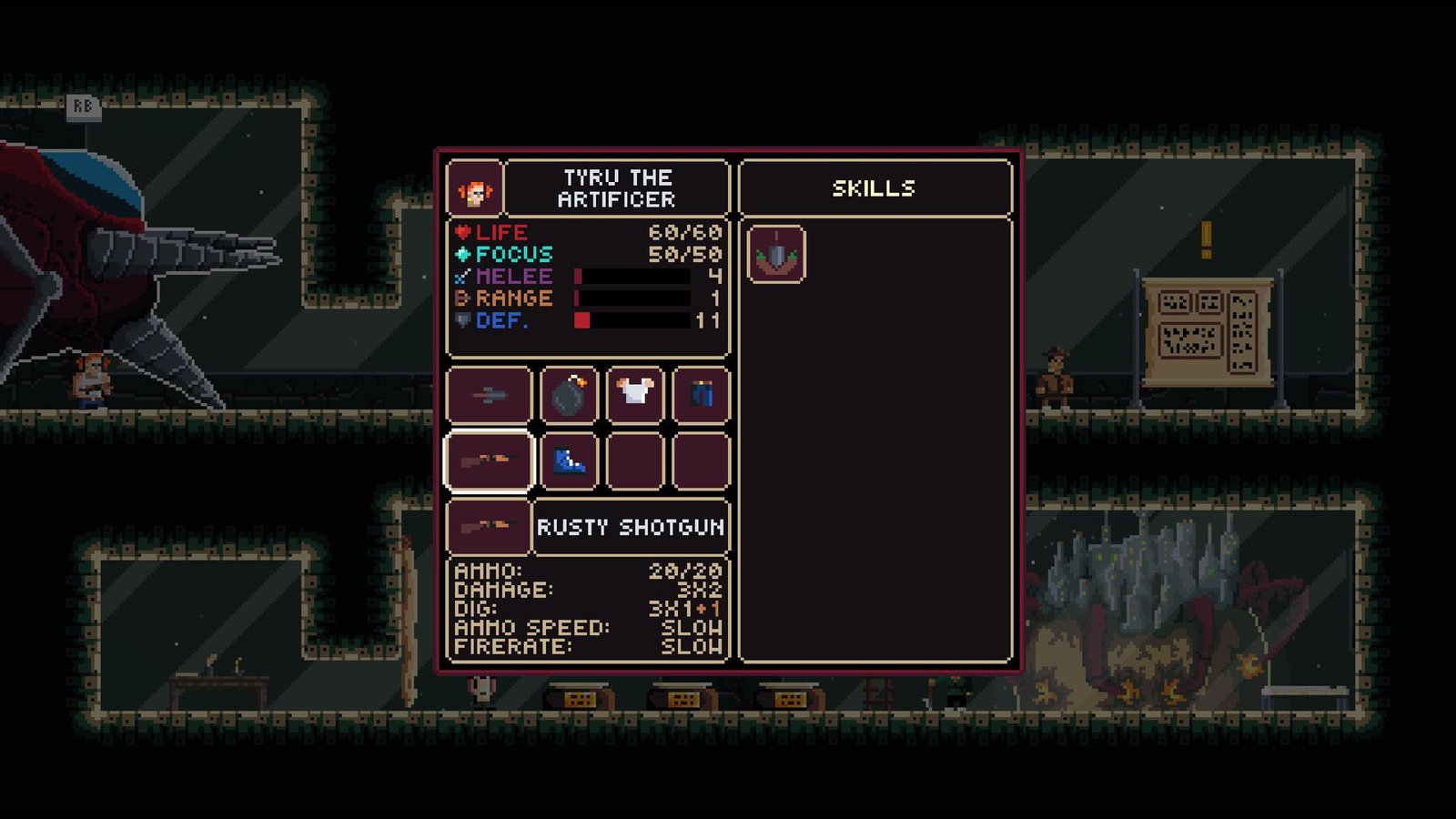This screenshot has width=1456, height=819.
Task: Select the shovel skill icon under Skills
Action: click(x=775, y=254)
